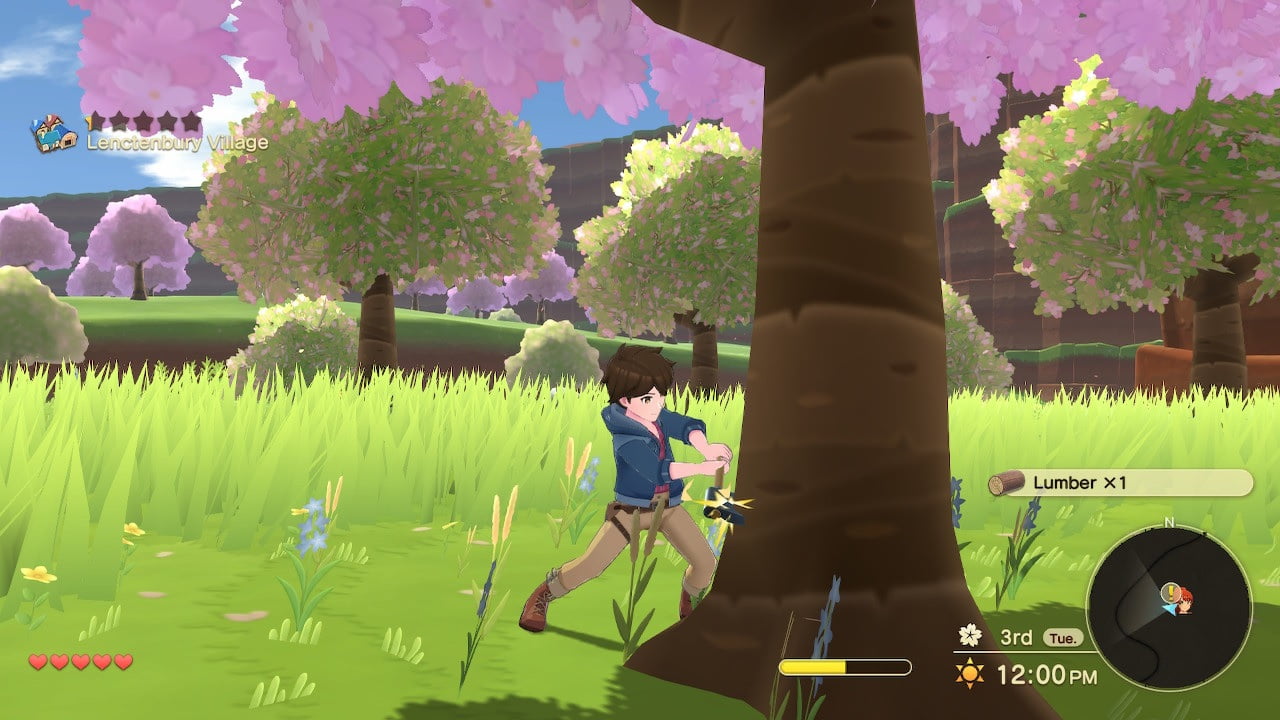Image resolution: width=1280 pixels, height=720 pixels.
Task: Toggle the fifth star of the village rating
Action: 190,120
